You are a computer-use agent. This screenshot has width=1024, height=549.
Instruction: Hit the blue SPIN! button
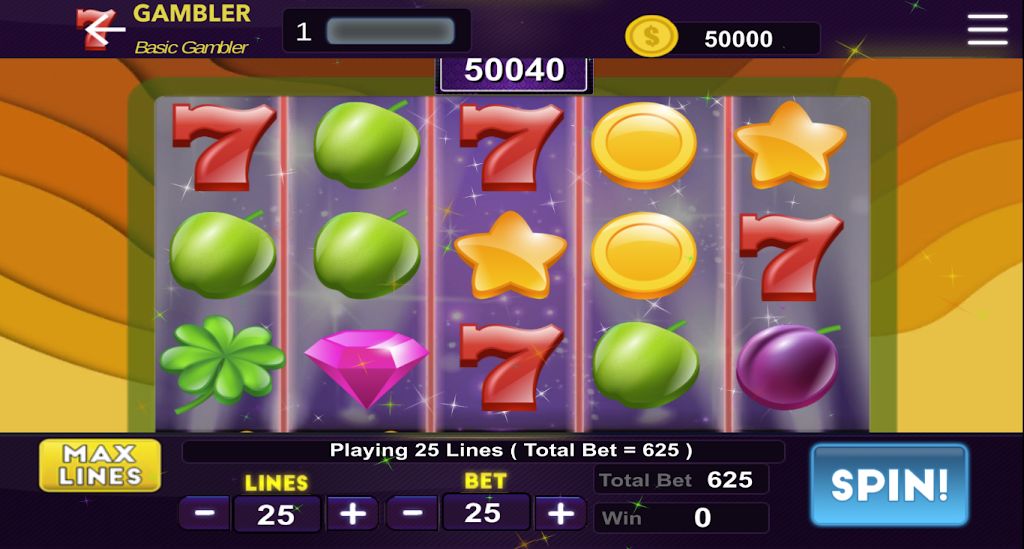click(x=889, y=485)
